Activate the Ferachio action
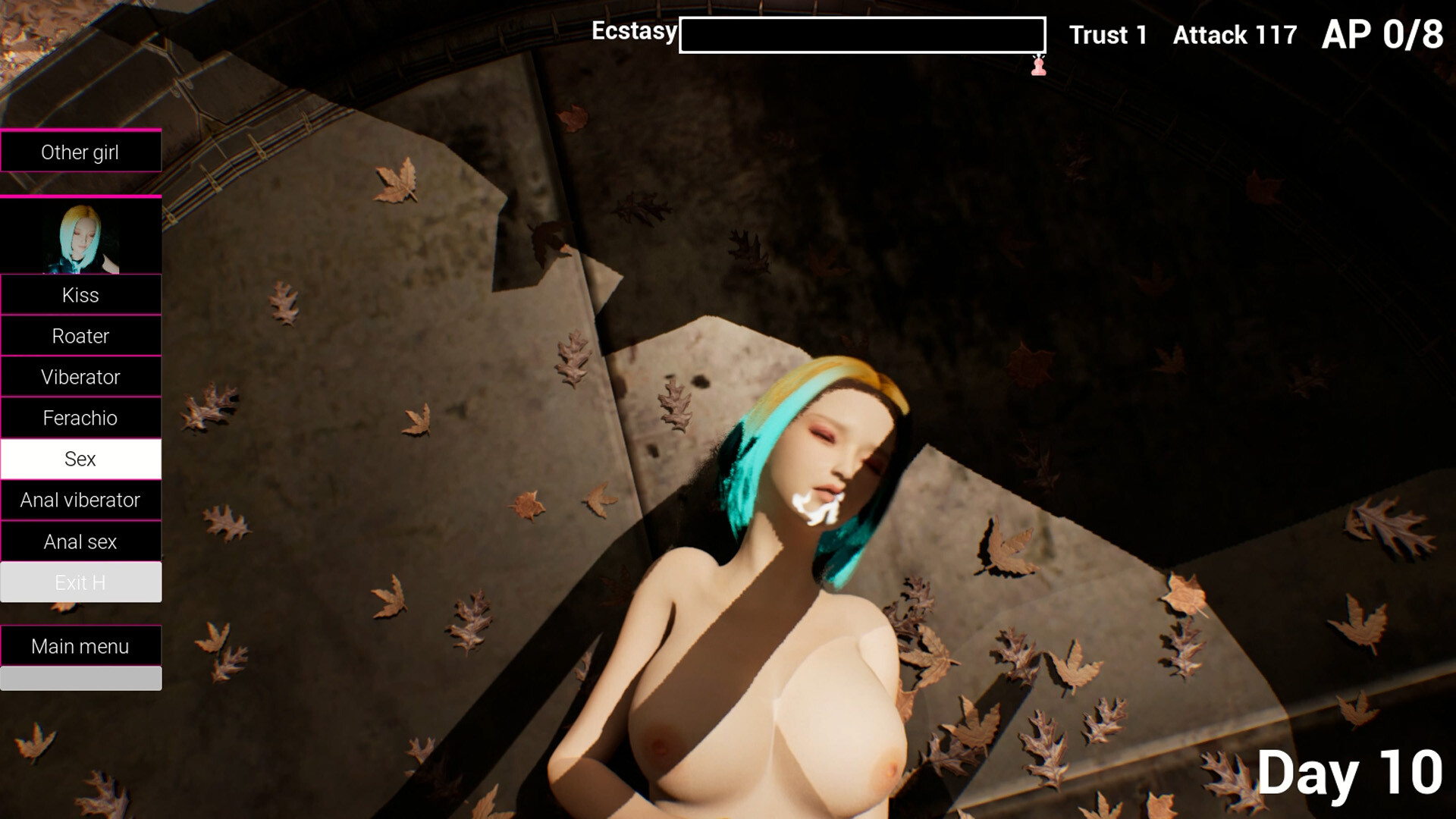Screen dimensions: 1456x819 (81, 418)
